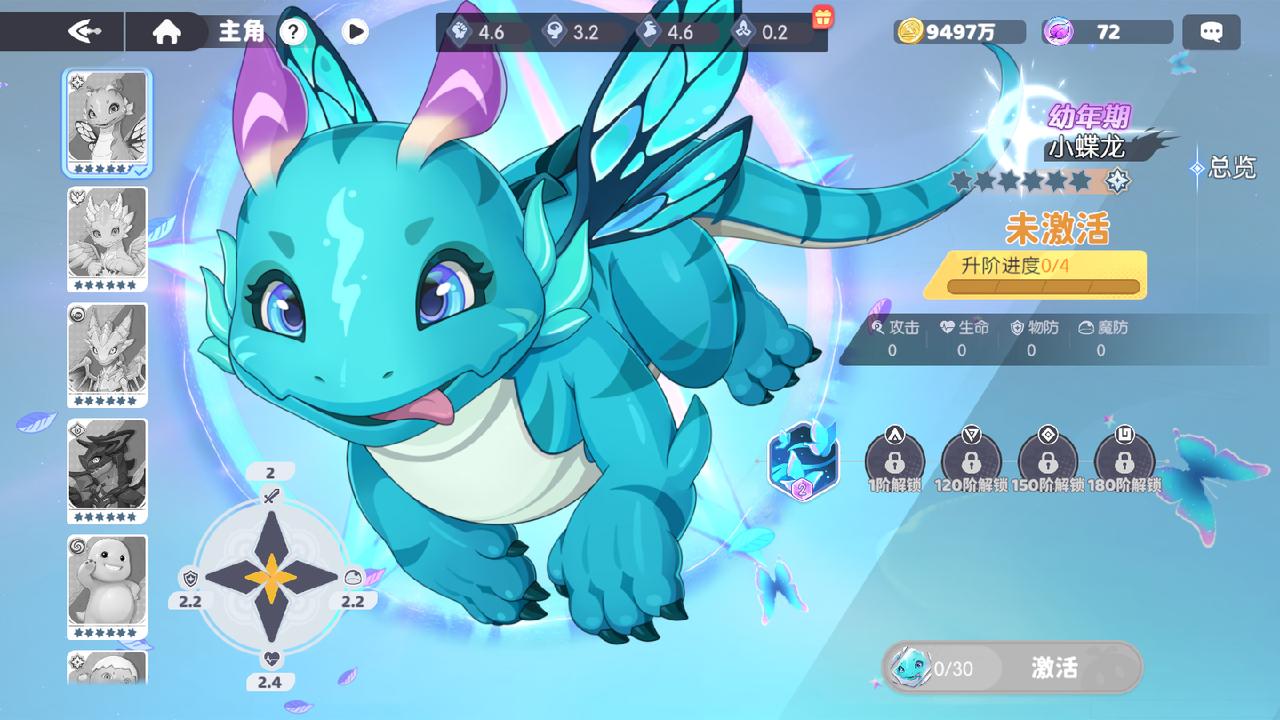1280x720 pixels.
Task: Return to the home screen
Action: 167,32
